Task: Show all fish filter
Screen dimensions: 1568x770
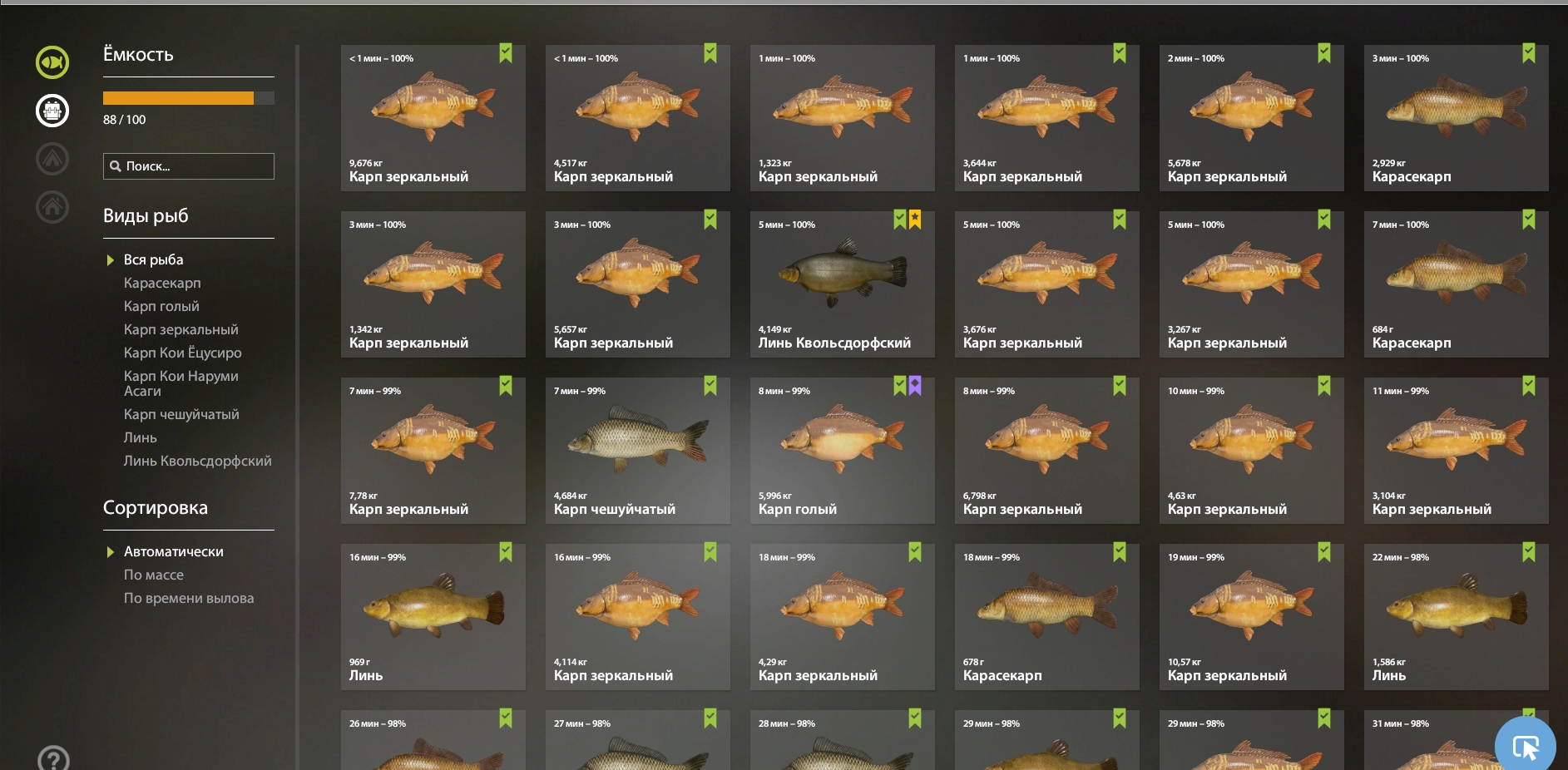Action: click(x=153, y=260)
